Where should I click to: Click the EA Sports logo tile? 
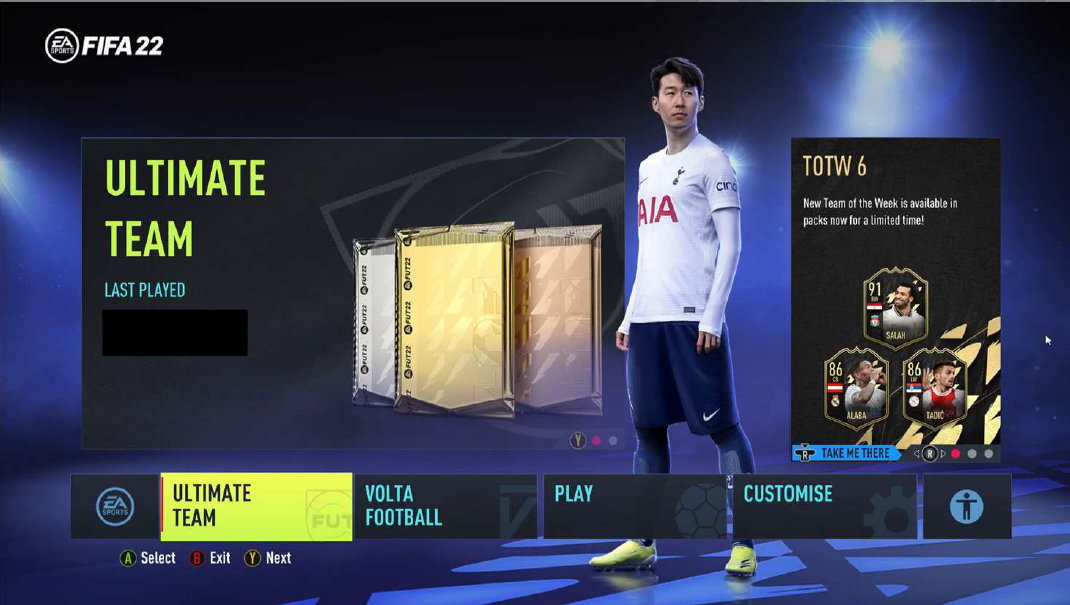pyautogui.click(x=115, y=506)
